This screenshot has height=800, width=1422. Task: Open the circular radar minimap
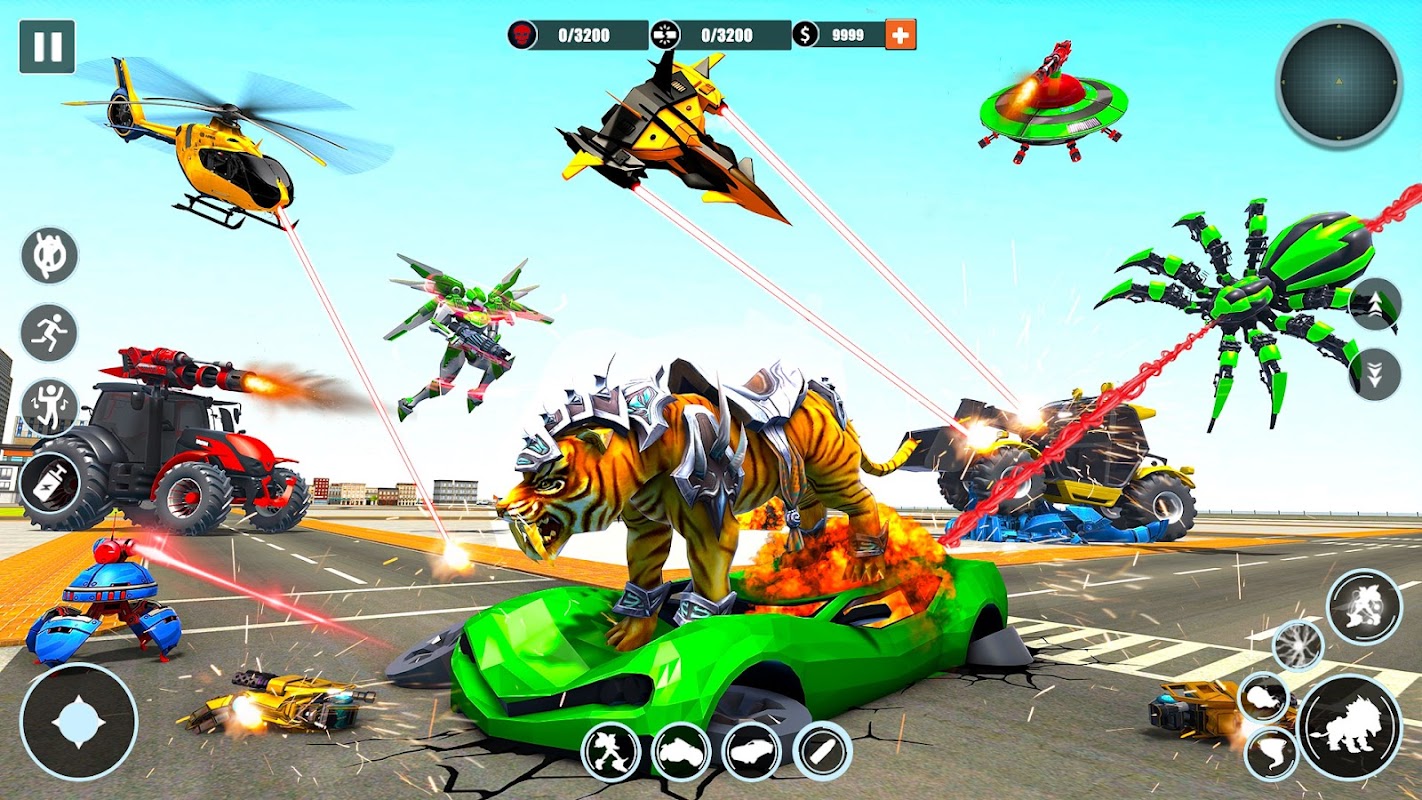click(x=1339, y=84)
